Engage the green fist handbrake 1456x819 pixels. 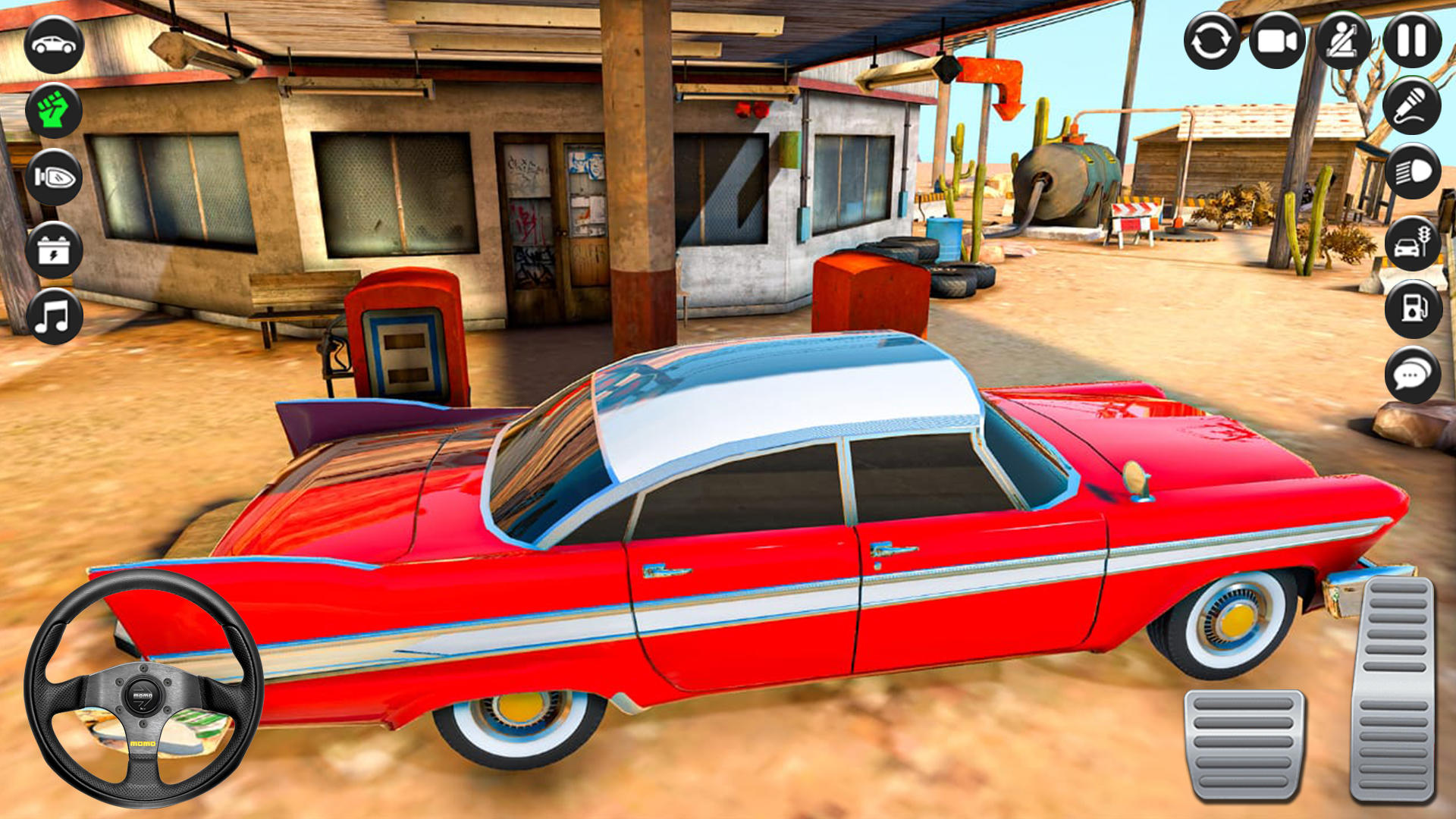51,109
